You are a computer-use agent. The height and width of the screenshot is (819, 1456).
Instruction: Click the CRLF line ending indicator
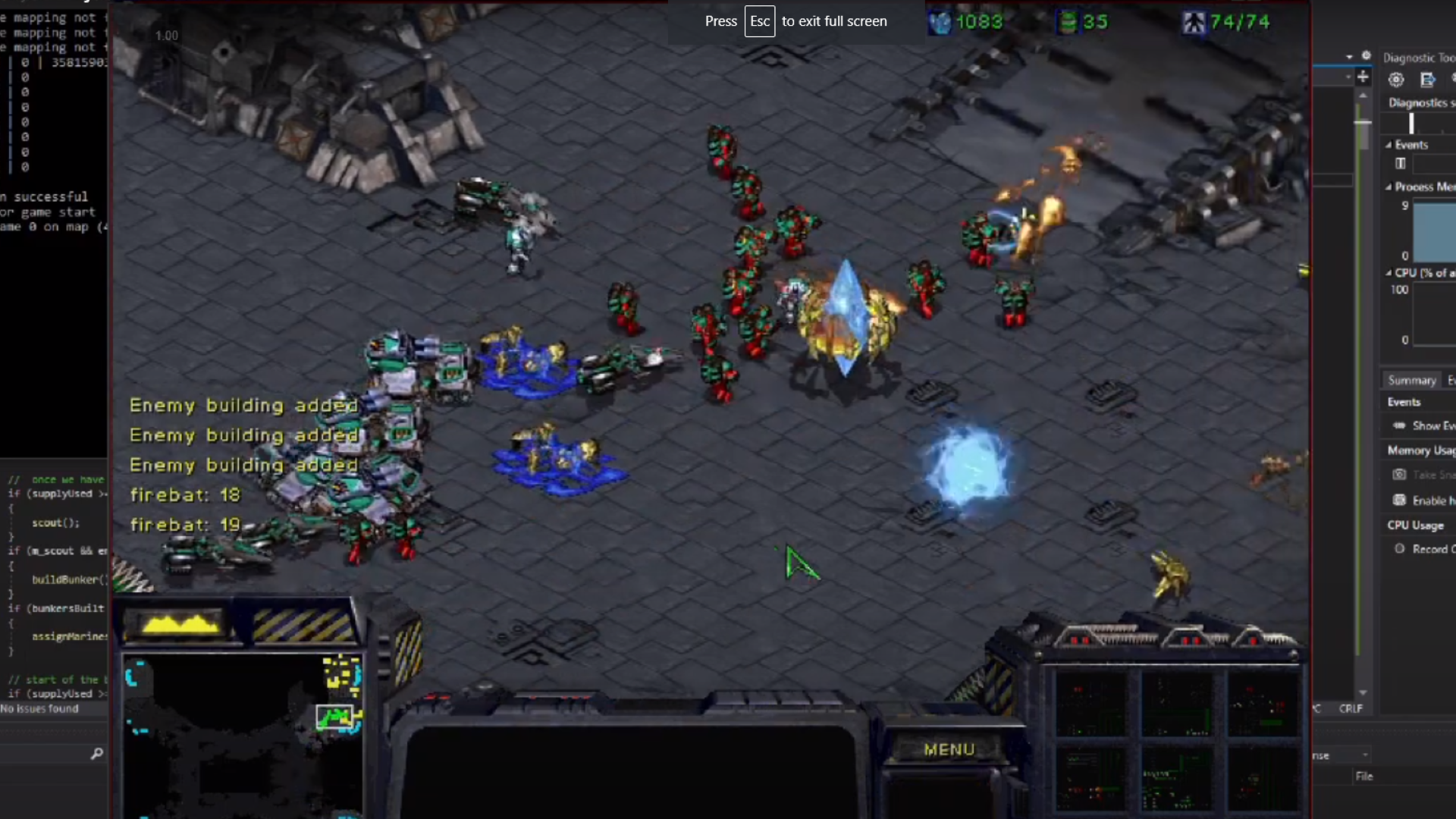click(1352, 708)
